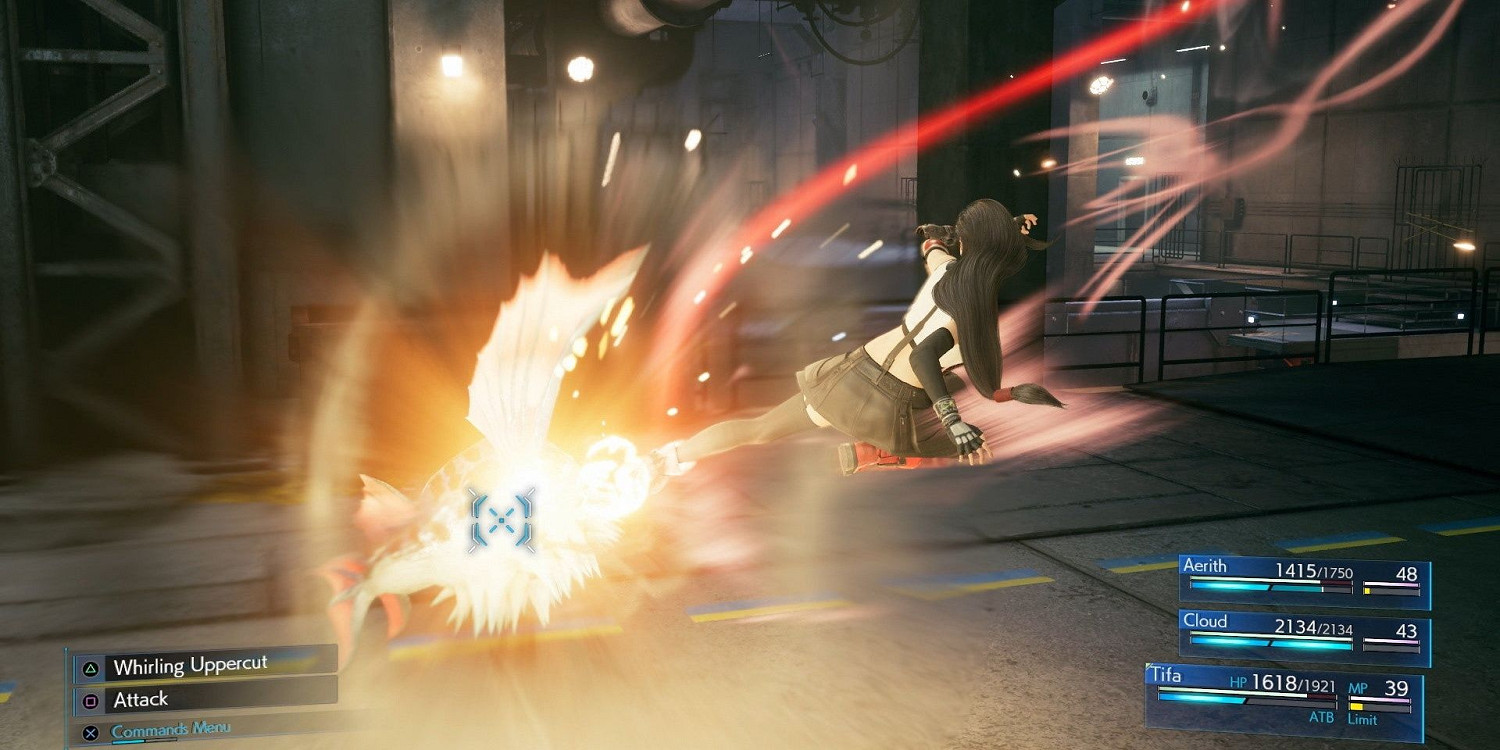
Task: Click the Limit label in Tifa's panel
Action: tap(1363, 718)
